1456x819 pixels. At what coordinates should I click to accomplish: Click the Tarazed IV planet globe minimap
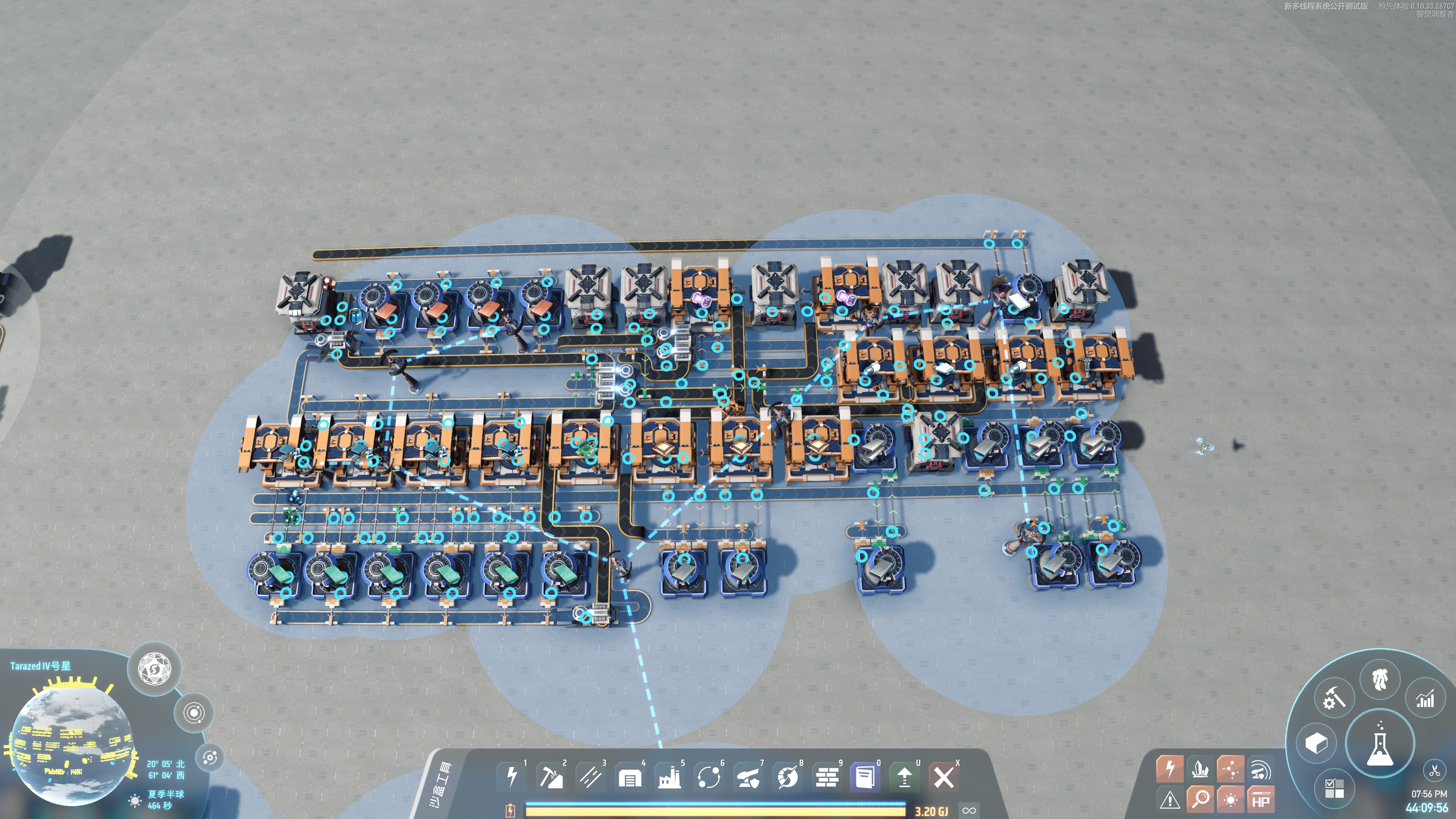(x=68, y=746)
